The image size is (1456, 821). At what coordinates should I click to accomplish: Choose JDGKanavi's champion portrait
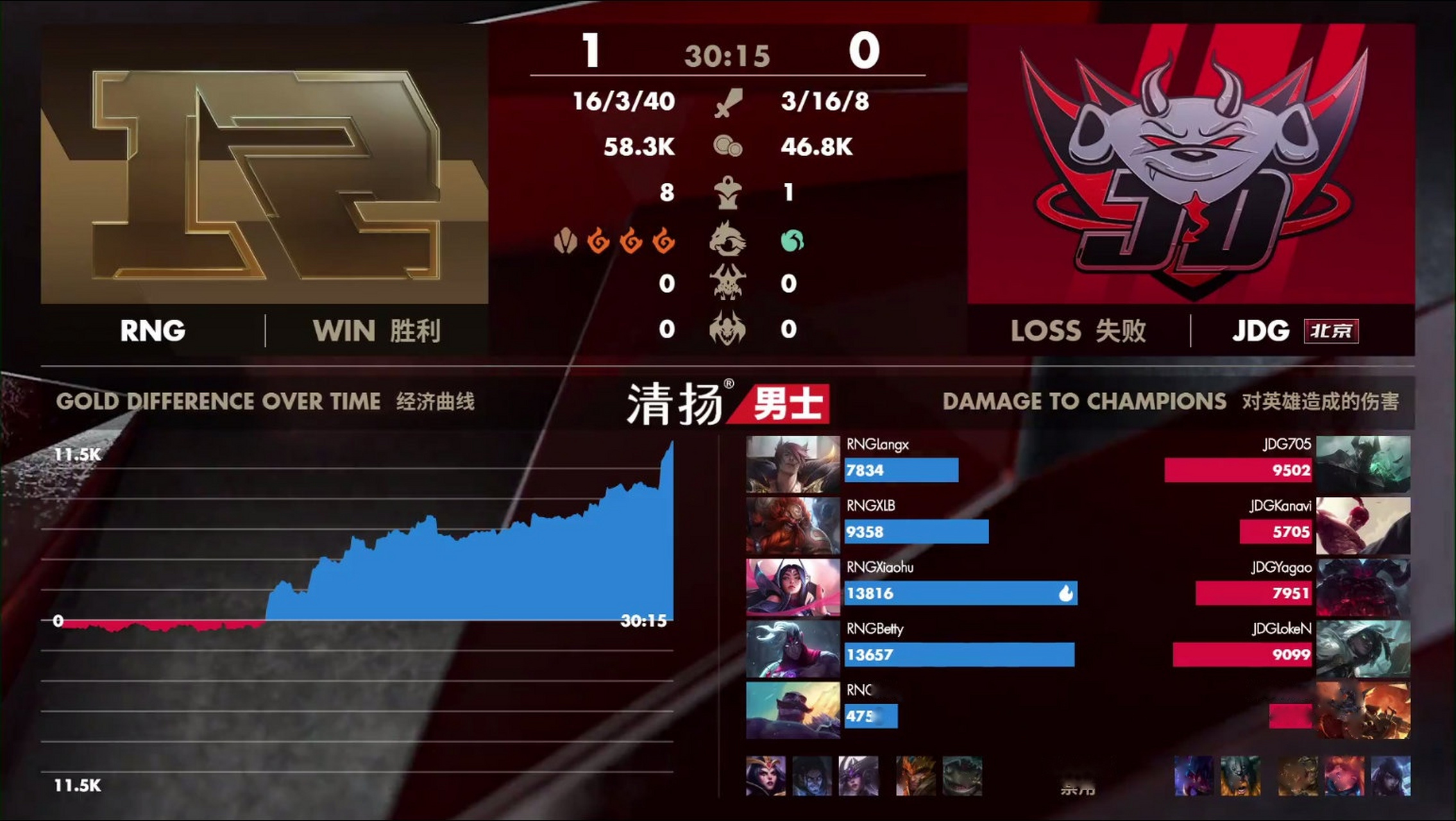click(1363, 525)
